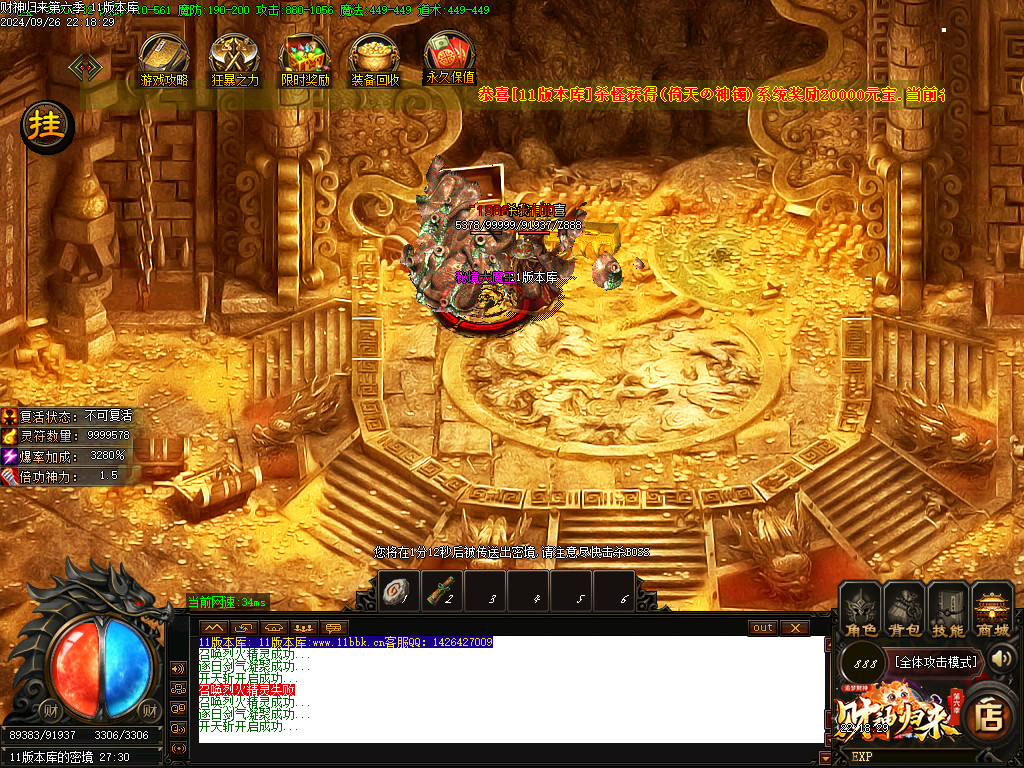Switch the 全体攻击模式 attack mode
The image size is (1024, 768).
pyautogui.click(x=934, y=662)
